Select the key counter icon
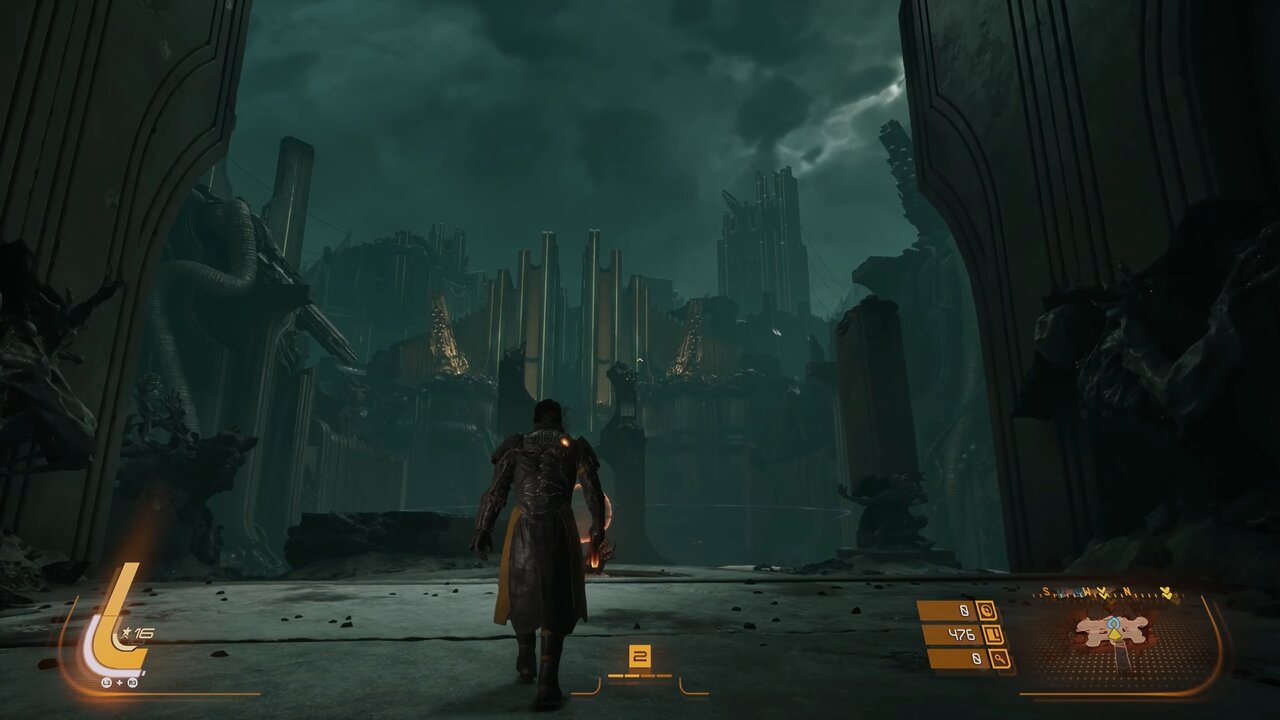Image resolution: width=1280 pixels, height=720 pixels. point(999,659)
